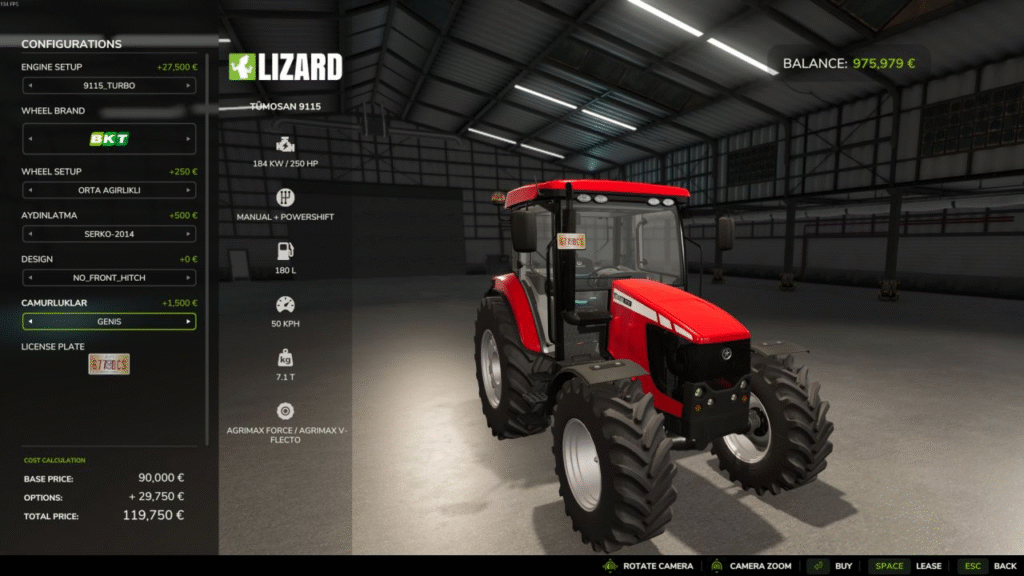Viewport: 1024px width, 576px height.
Task: Select the previous wheel brand
Action: [x=29, y=139]
